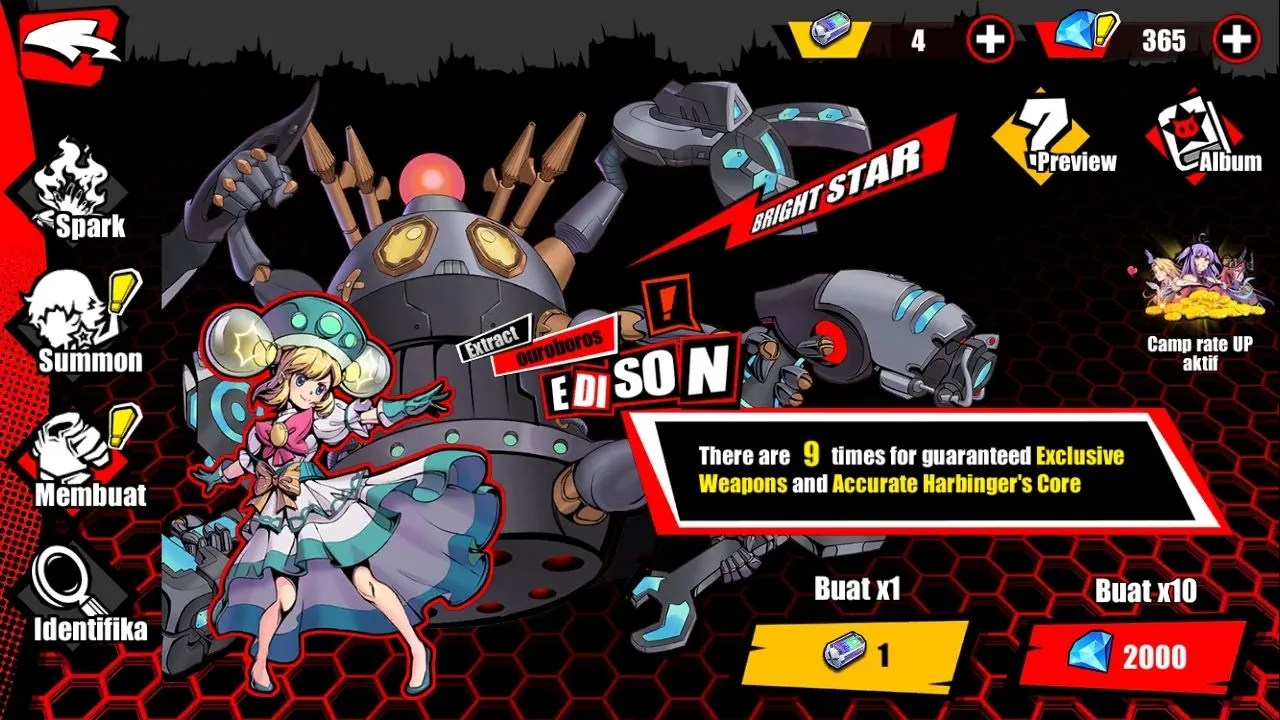
Task: Buy more blue gems with plus button
Action: 1237,40
